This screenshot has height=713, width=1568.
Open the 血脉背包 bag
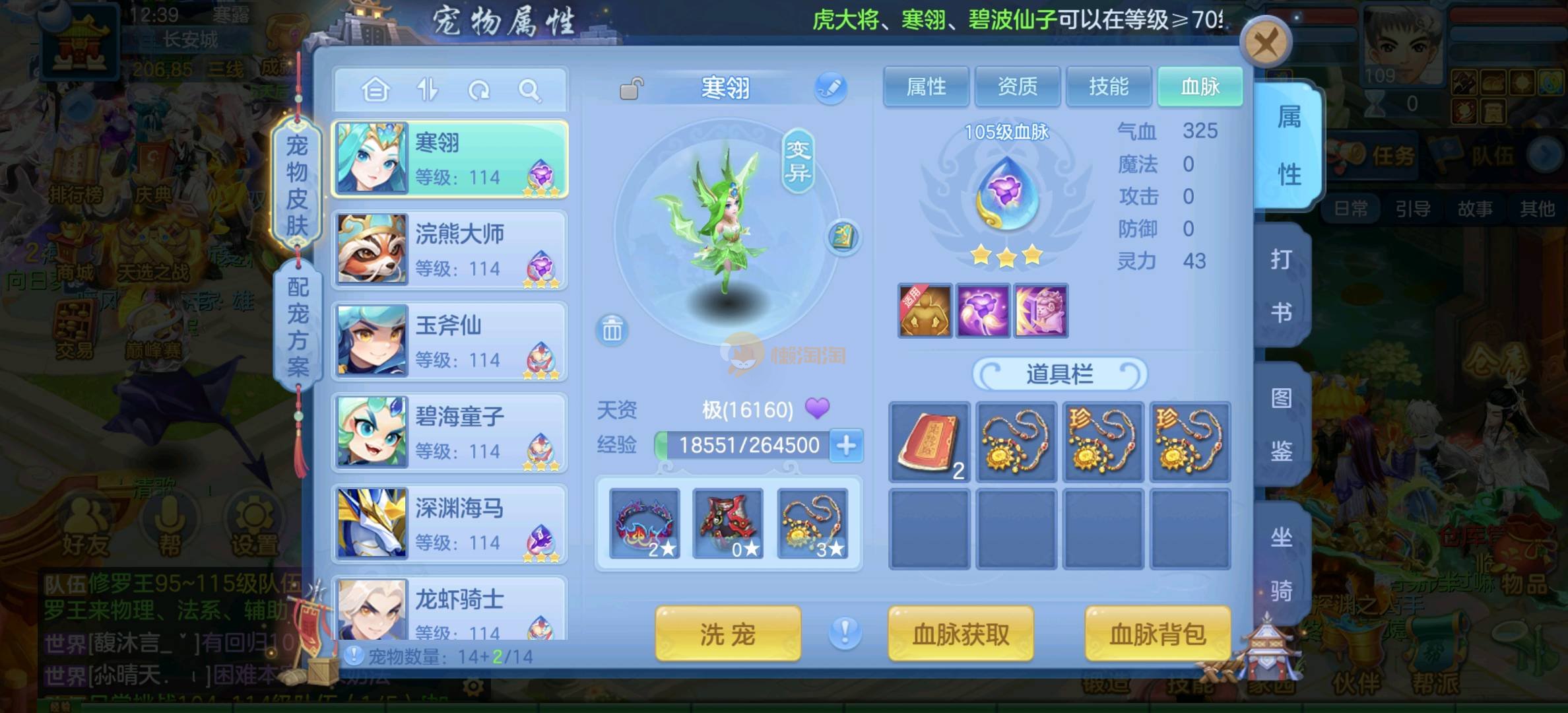point(1158,634)
